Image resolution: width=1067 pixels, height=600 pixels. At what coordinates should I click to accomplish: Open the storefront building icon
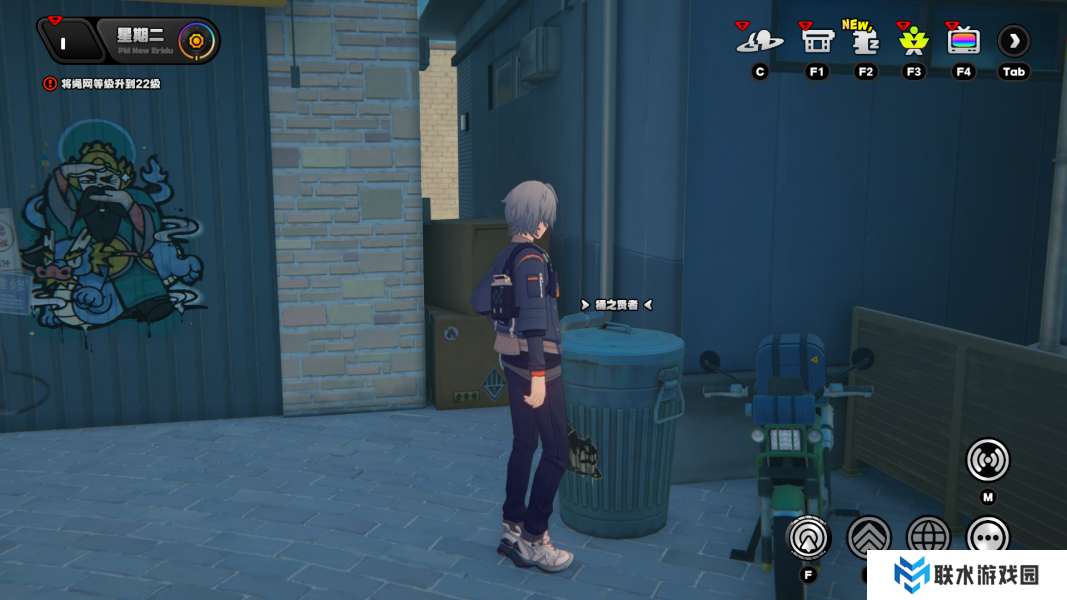click(x=817, y=41)
